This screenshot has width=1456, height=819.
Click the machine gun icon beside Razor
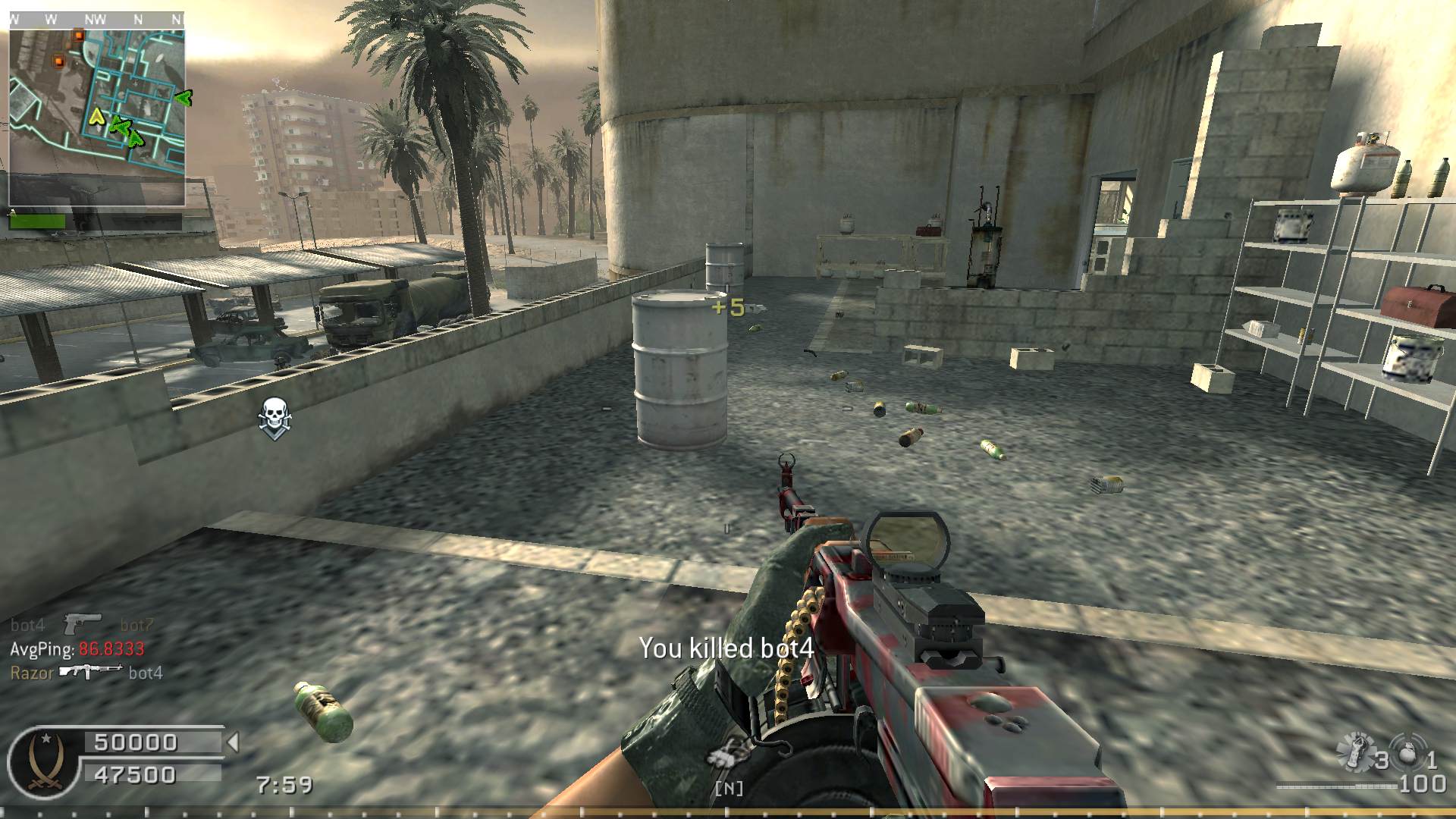click(x=91, y=672)
